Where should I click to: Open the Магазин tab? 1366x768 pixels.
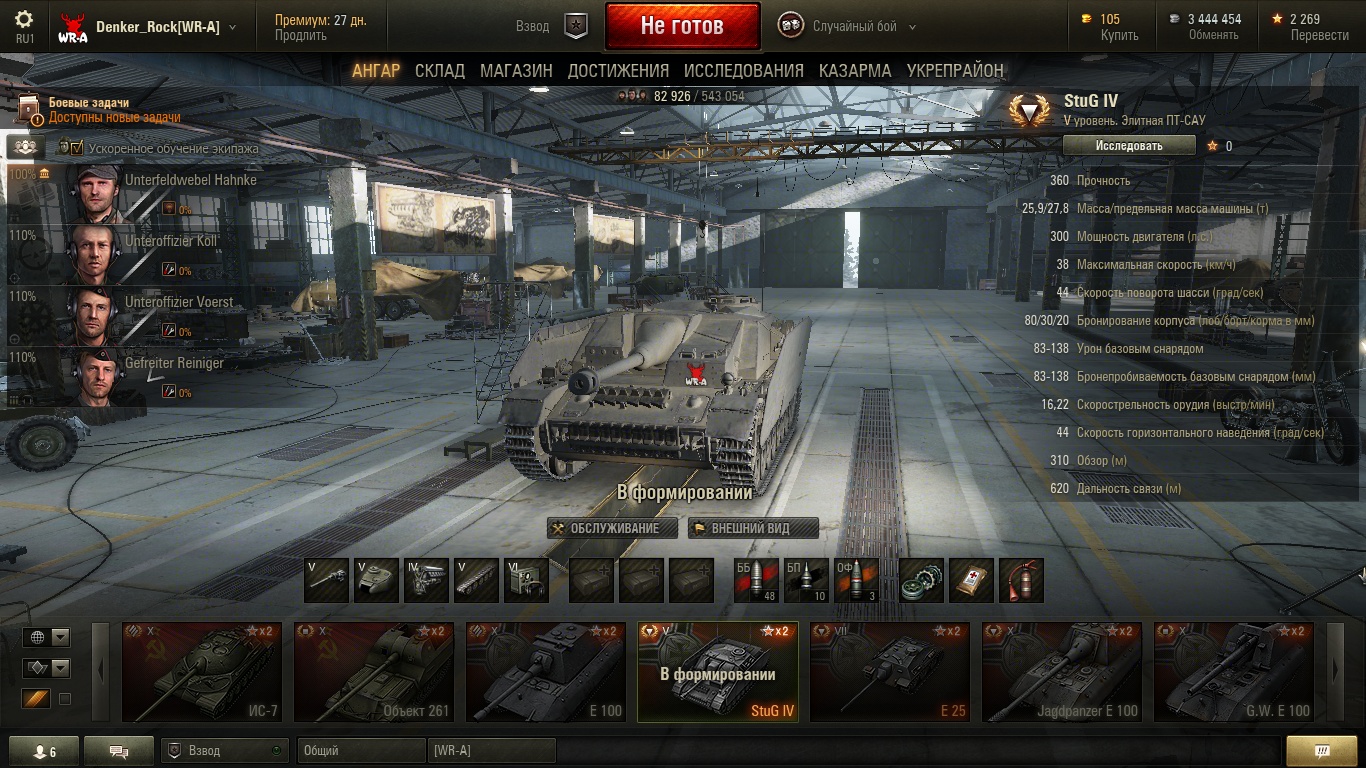pos(516,71)
